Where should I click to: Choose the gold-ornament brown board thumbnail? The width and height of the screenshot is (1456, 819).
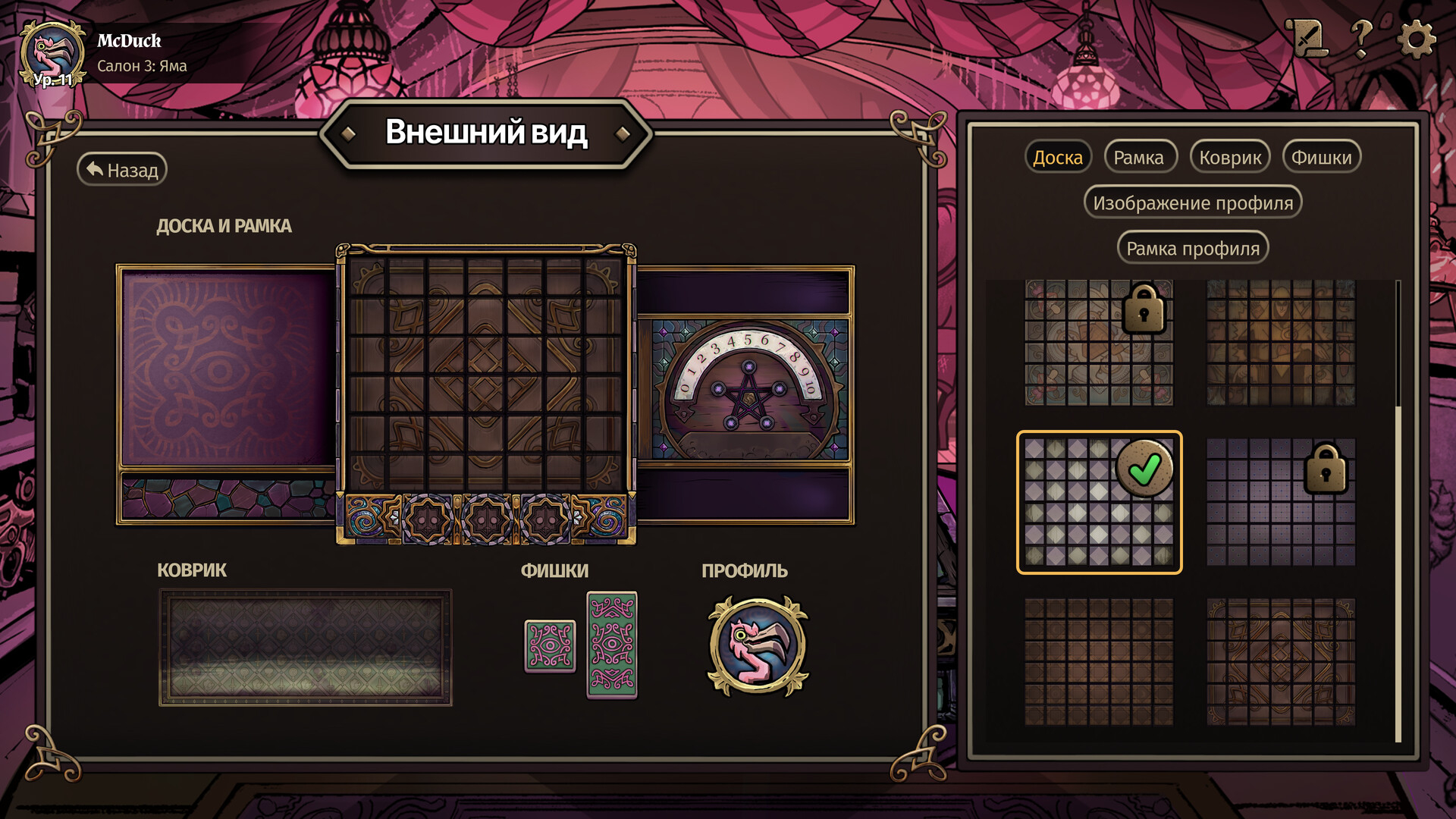point(1281,661)
